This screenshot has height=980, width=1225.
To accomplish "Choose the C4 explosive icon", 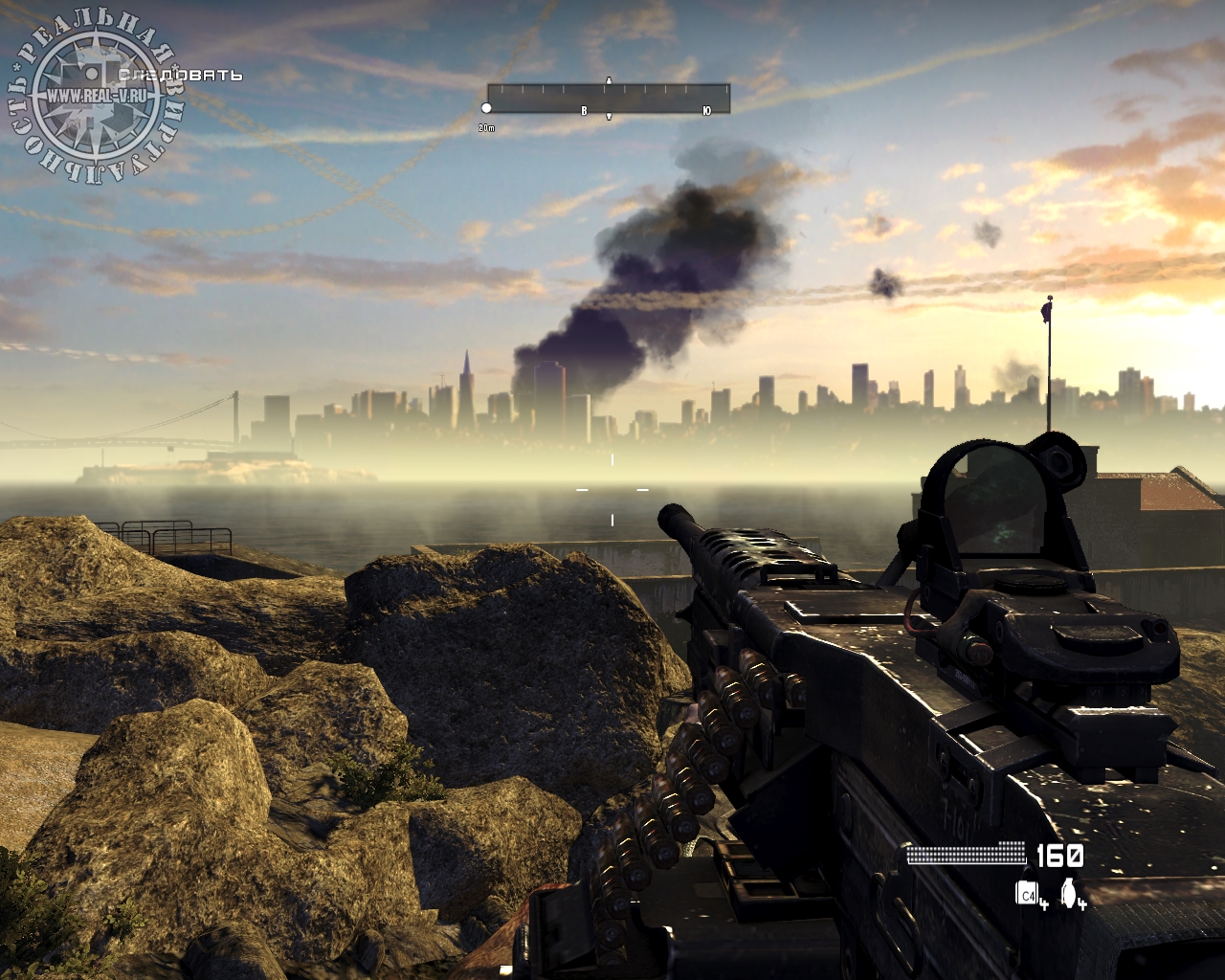I will (x=1027, y=893).
